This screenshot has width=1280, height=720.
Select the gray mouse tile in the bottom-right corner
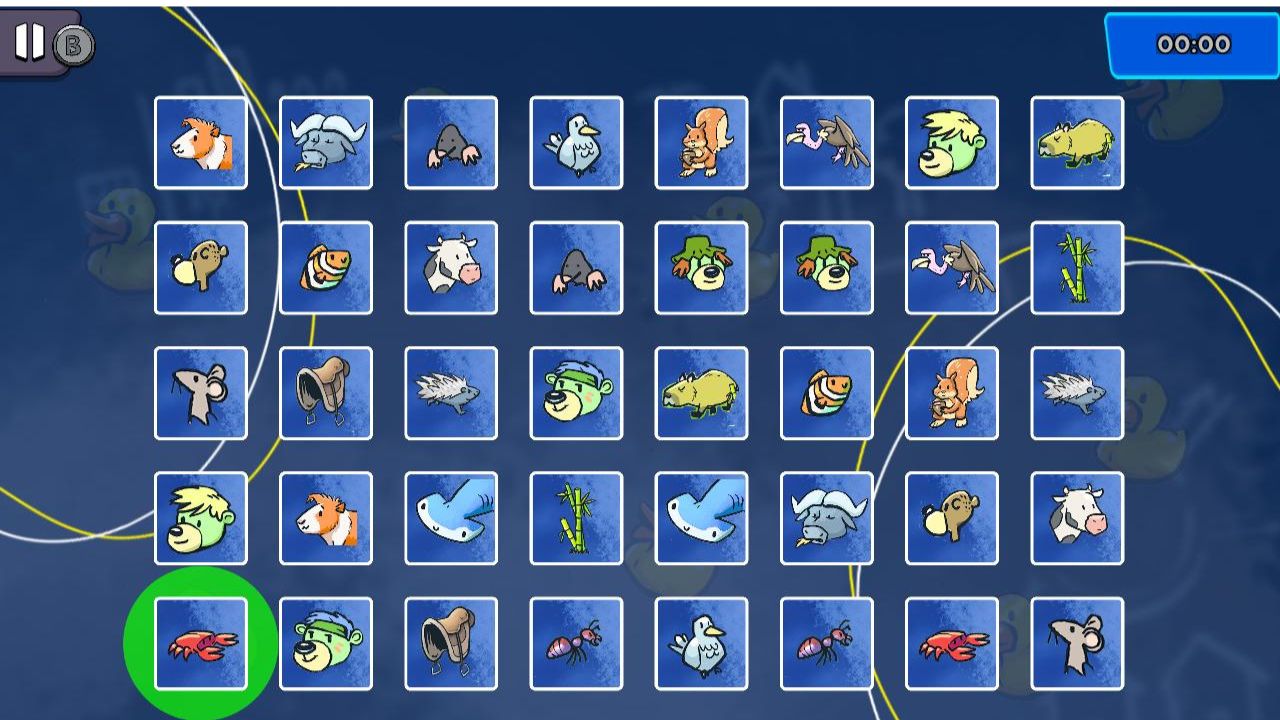[1076, 643]
